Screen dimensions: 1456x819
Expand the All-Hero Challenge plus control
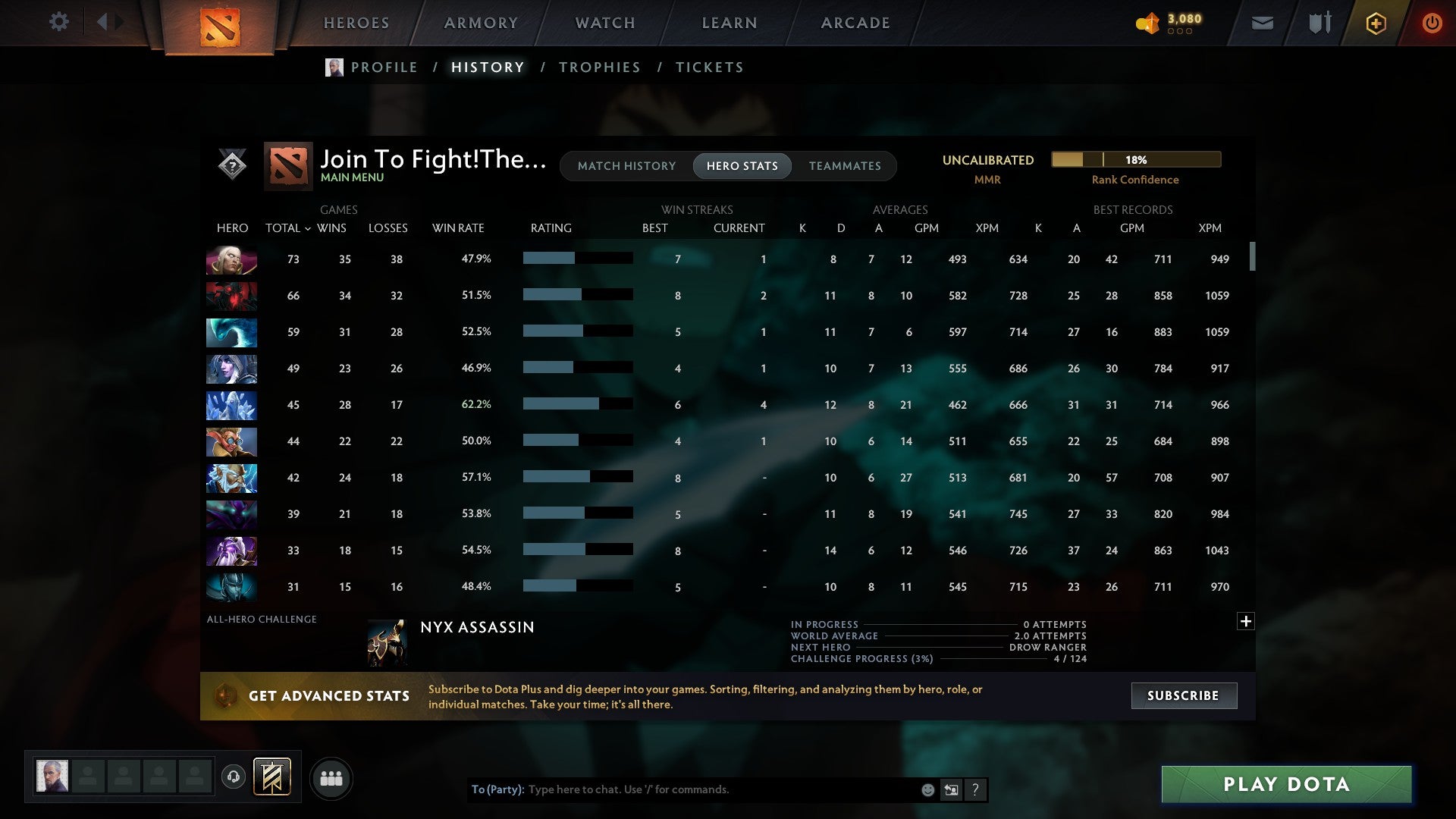[1244, 622]
